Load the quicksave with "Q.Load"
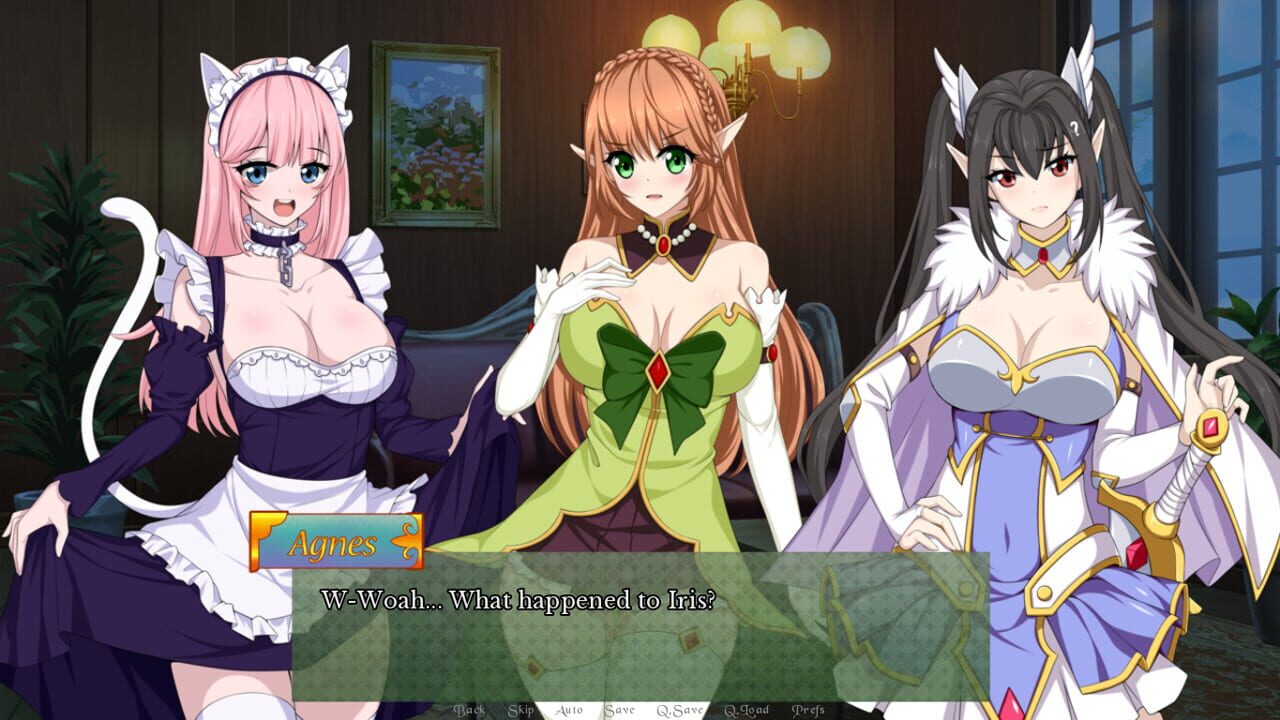The width and height of the screenshot is (1280, 720). point(745,710)
